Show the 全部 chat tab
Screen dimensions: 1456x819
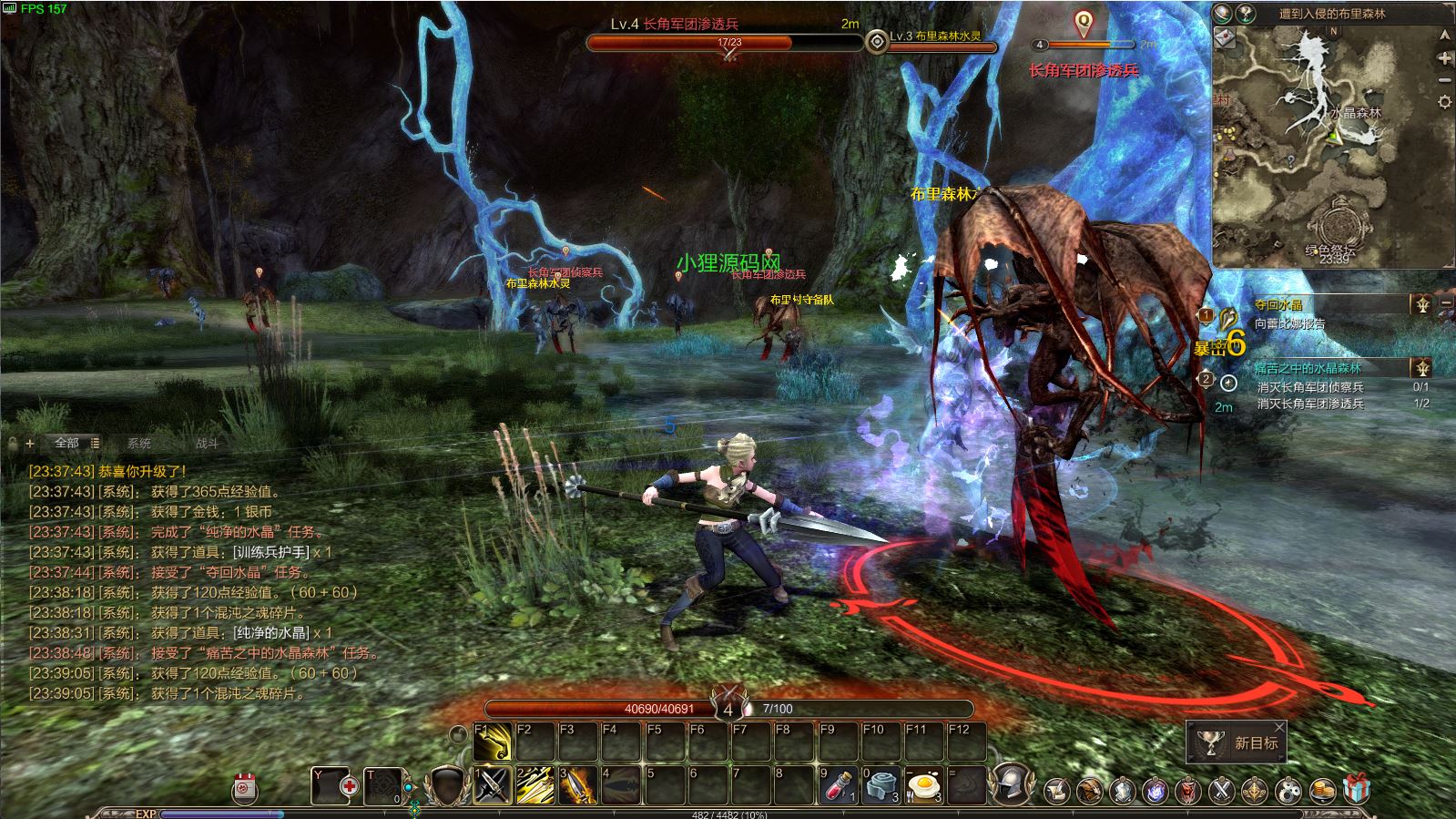point(67,444)
